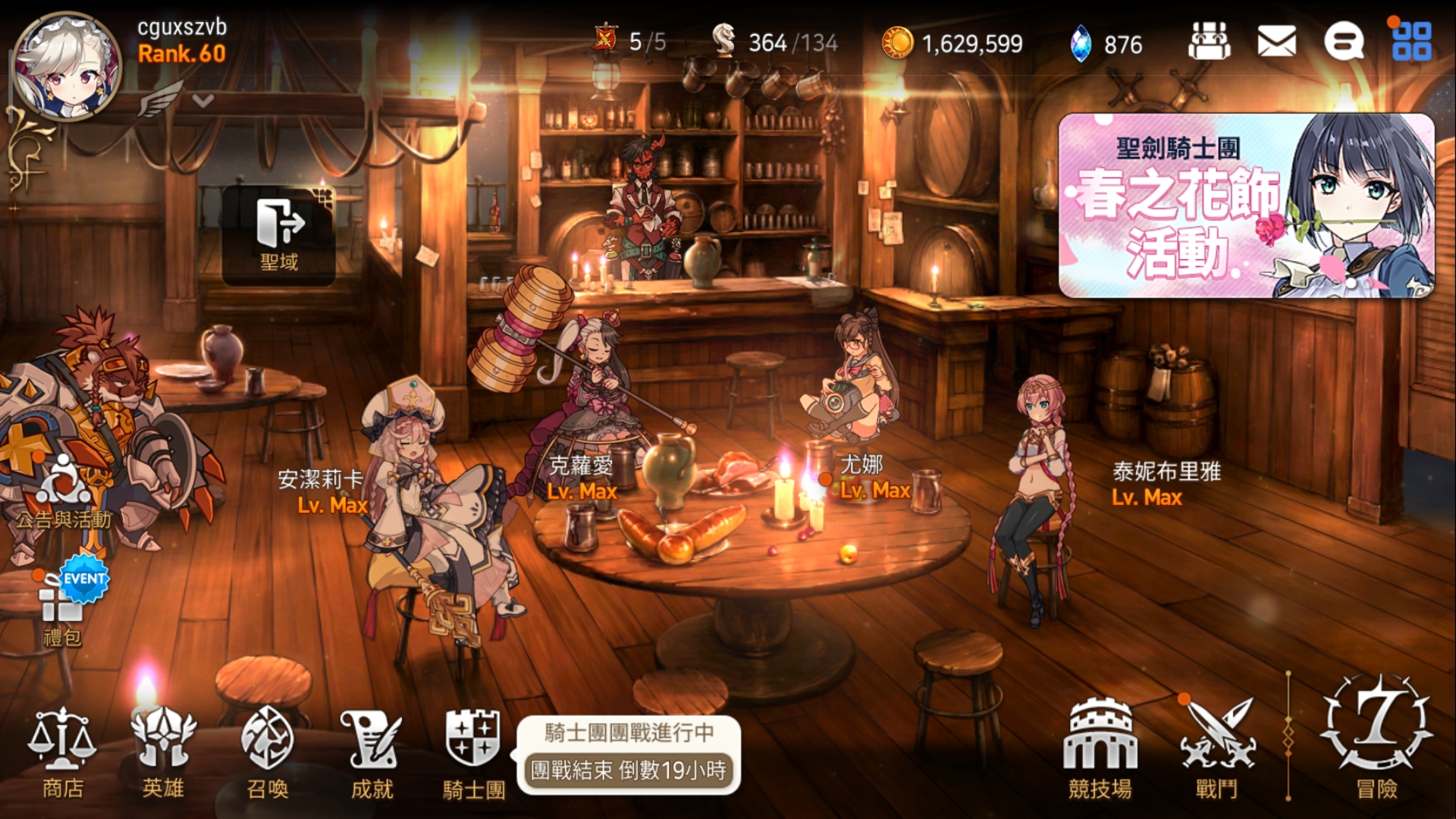Open the backpack inventory icon

point(1209,41)
